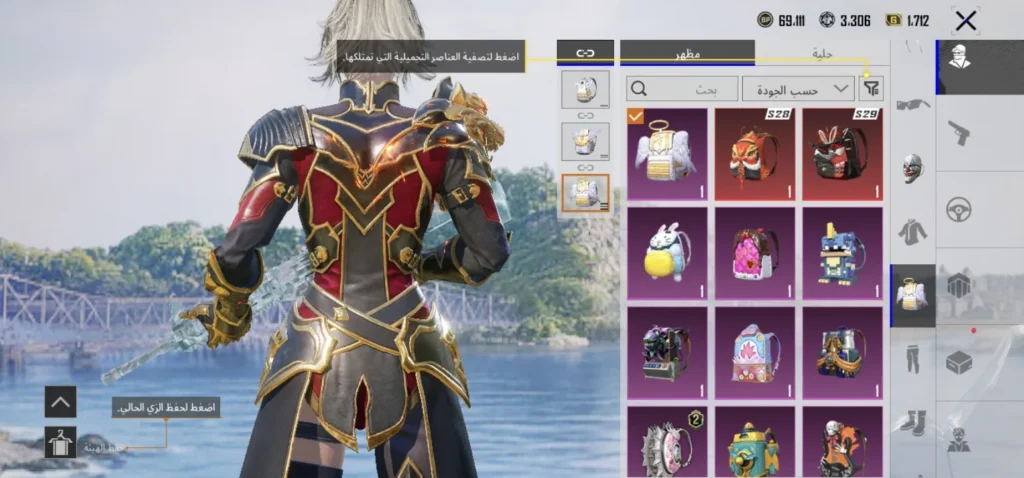Select the S29 red rabbit backpack

pos(842,153)
